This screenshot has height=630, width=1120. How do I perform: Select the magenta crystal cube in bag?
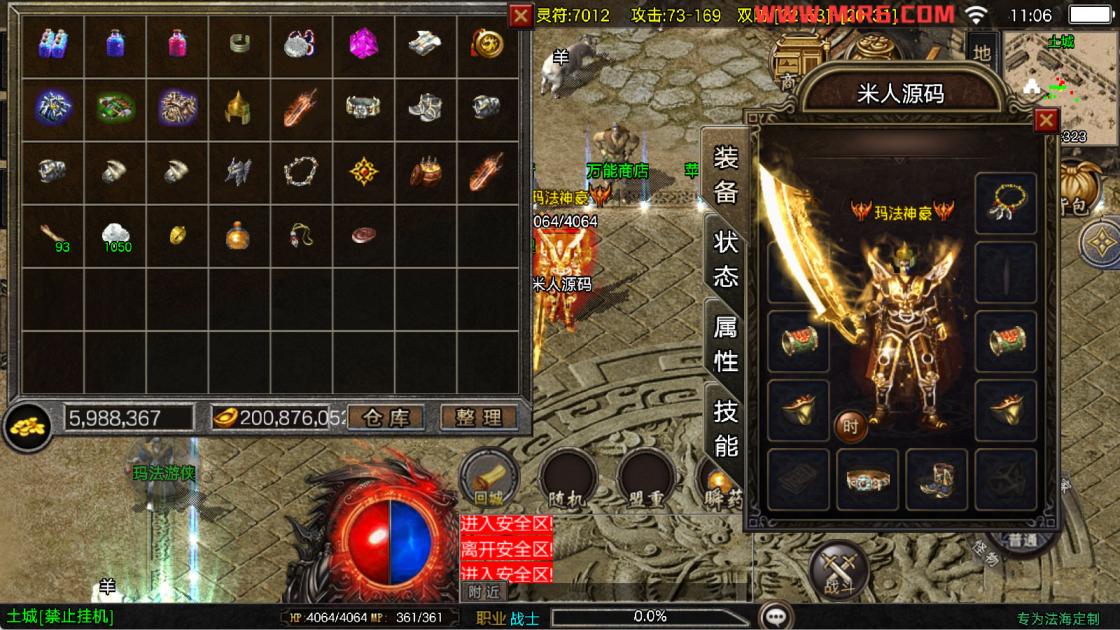(x=363, y=43)
